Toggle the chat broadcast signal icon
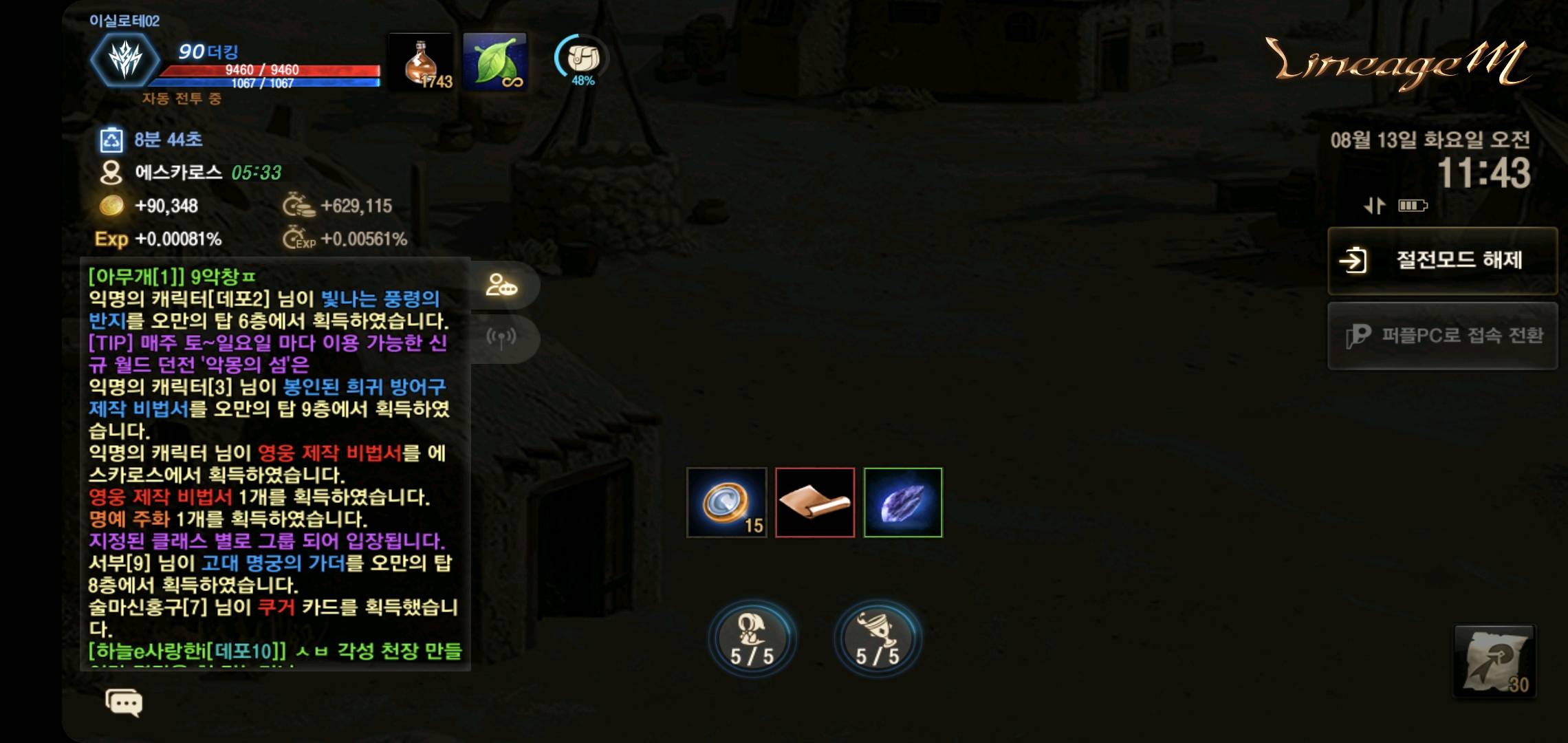The image size is (1568, 743). click(x=501, y=338)
